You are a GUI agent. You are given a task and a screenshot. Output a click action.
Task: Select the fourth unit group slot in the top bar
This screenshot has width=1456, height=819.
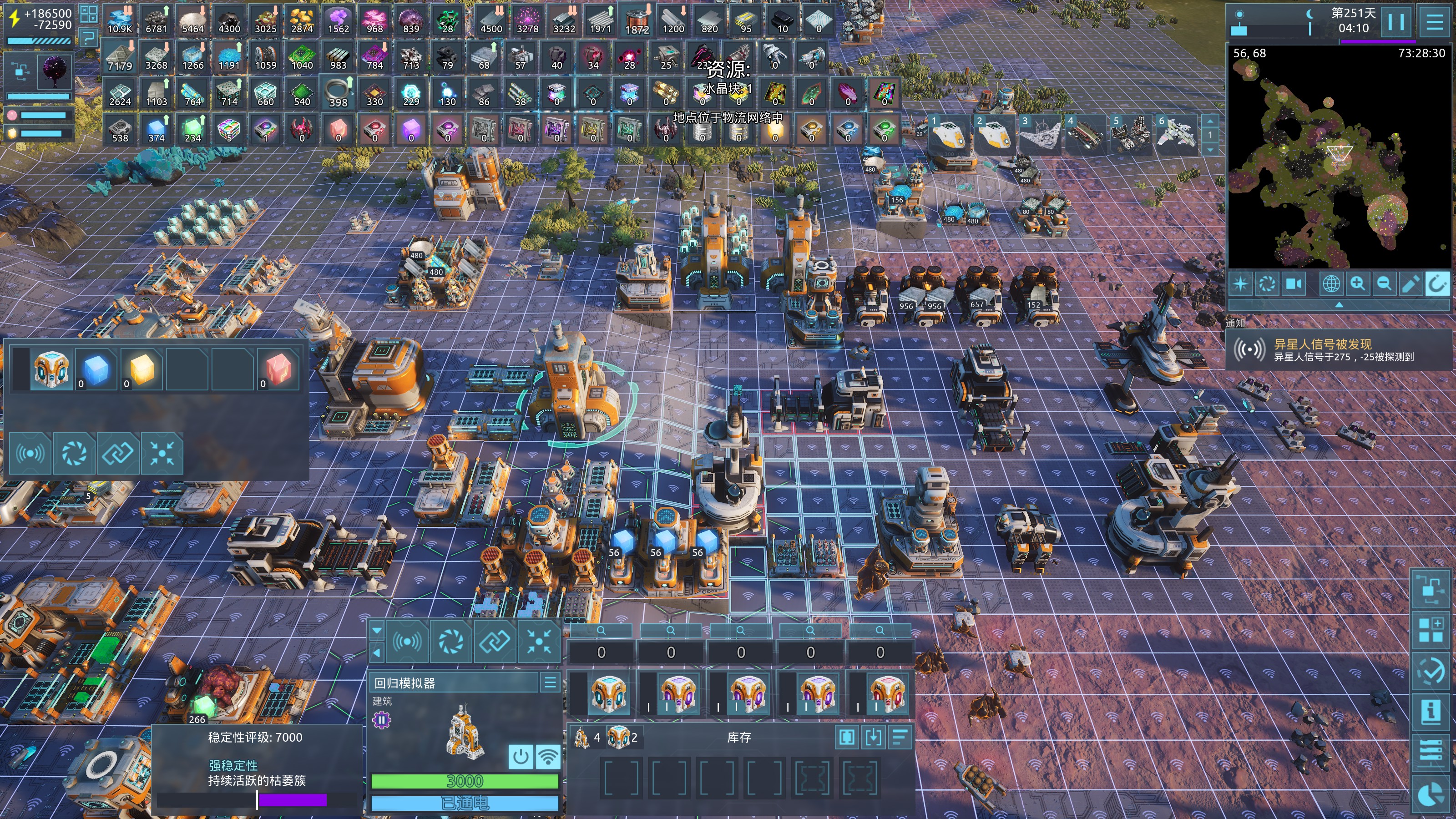point(1085,135)
